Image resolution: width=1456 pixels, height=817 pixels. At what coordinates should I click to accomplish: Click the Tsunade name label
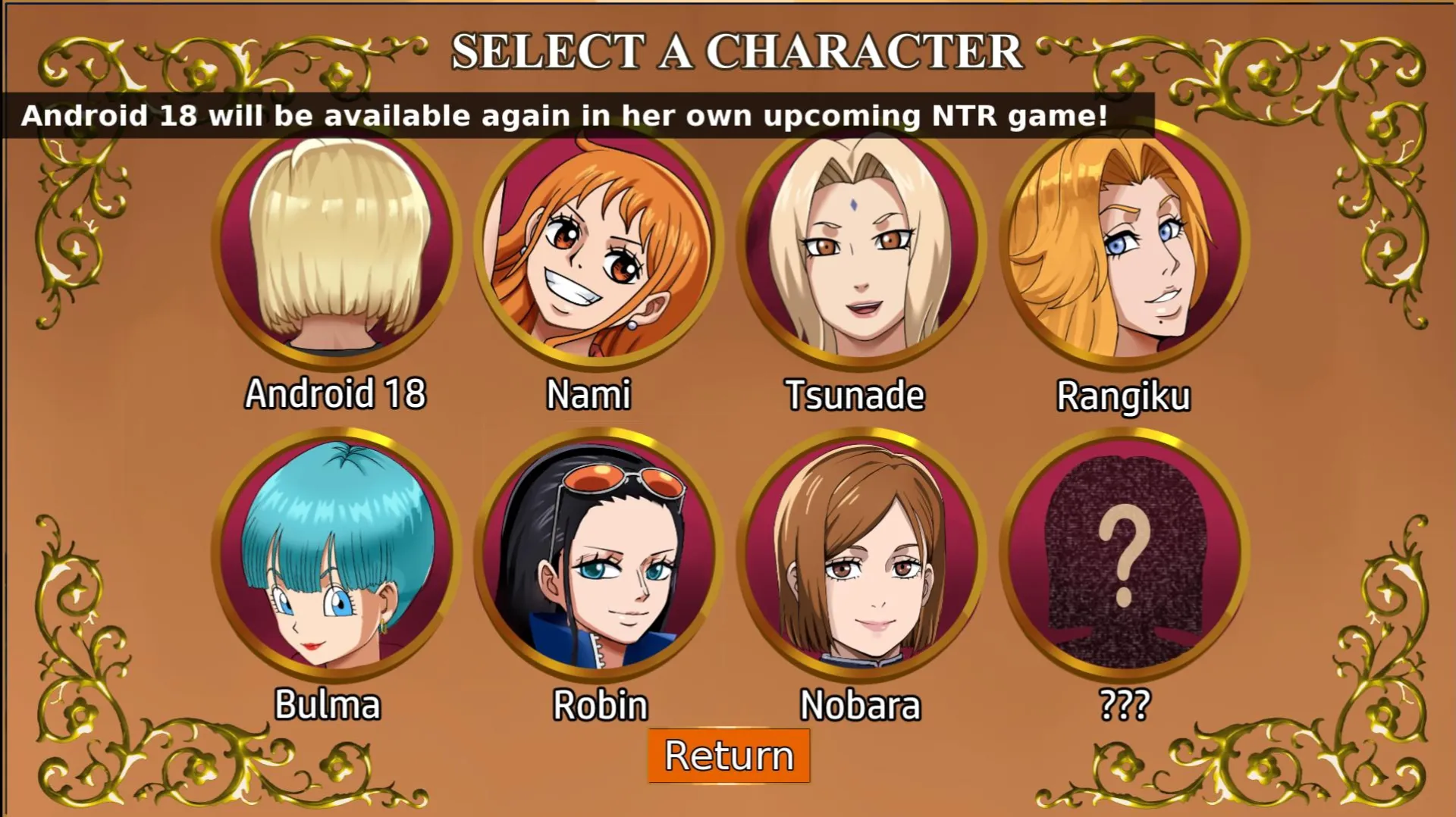click(855, 395)
